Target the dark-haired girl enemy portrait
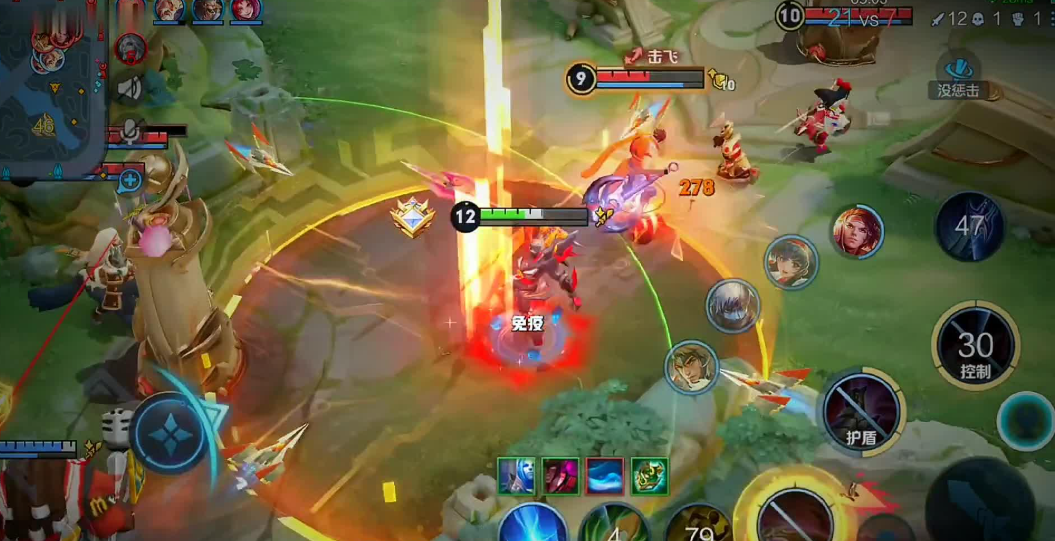Viewport: 1055px width, 541px height. pos(791,262)
